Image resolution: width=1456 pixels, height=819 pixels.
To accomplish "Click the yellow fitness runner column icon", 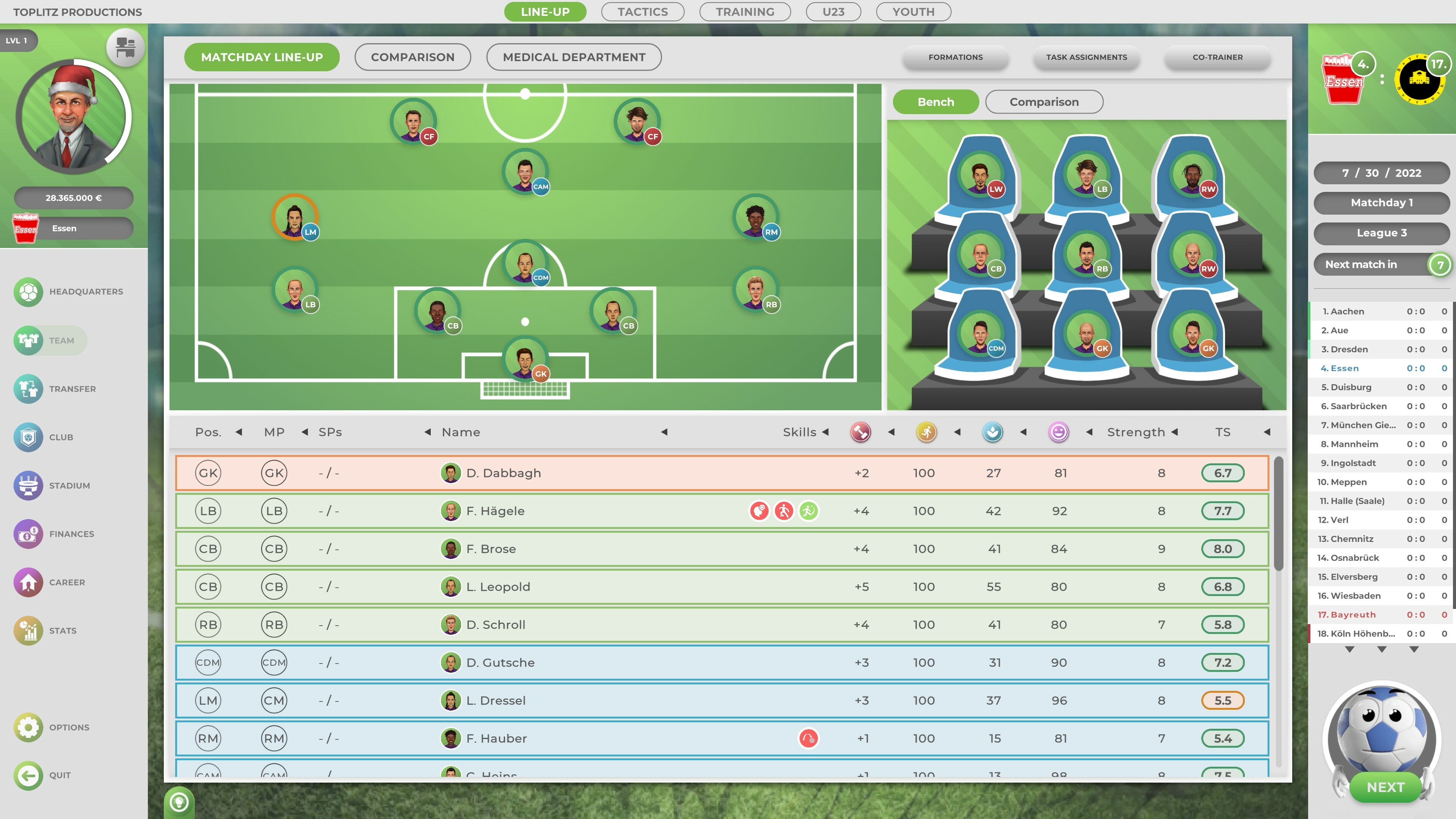I will click(925, 432).
